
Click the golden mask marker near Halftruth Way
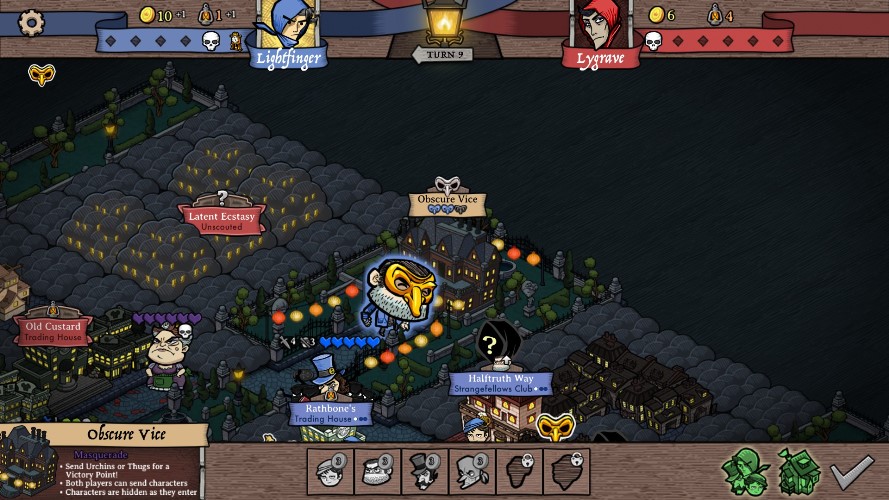click(x=555, y=428)
